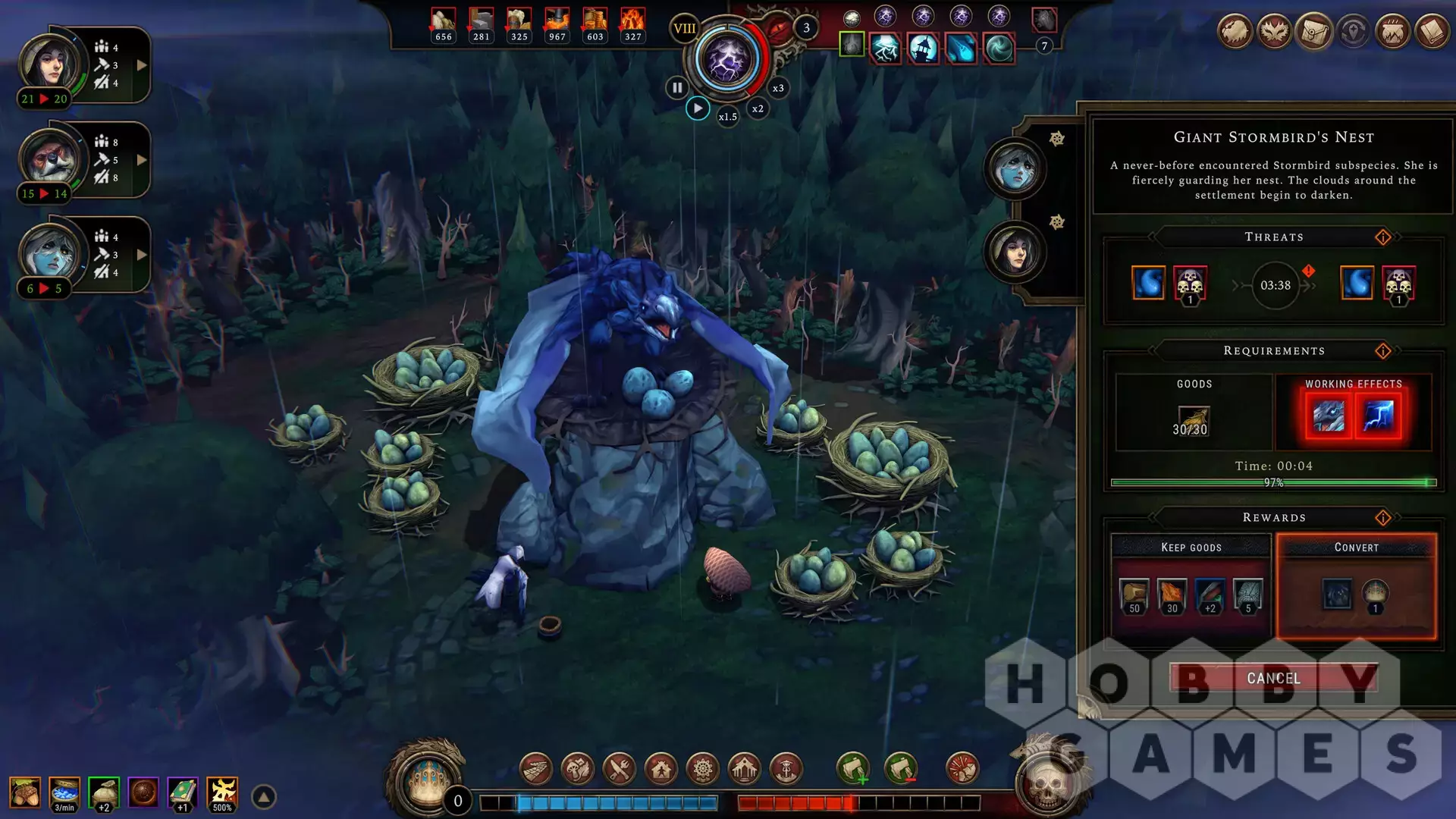This screenshot has height=819, width=1456.
Task: Switch to x1.5 game speed
Action: (728, 117)
